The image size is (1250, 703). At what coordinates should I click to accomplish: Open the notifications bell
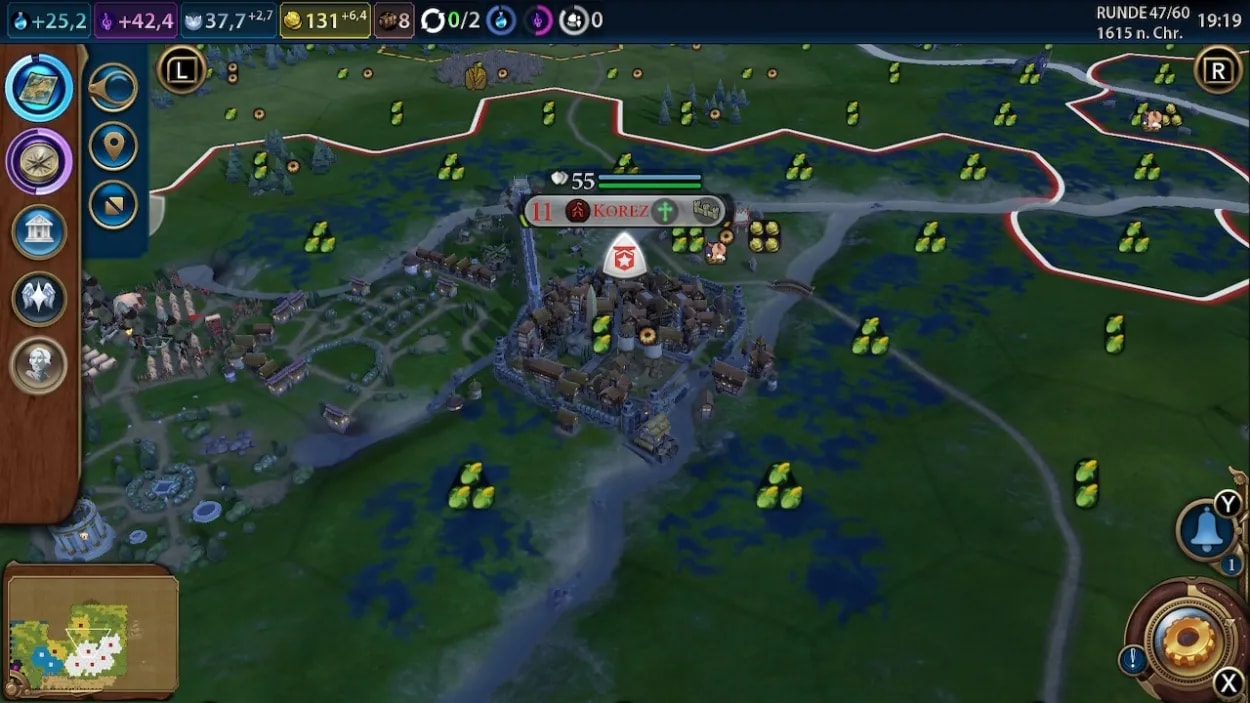[x=1205, y=531]
